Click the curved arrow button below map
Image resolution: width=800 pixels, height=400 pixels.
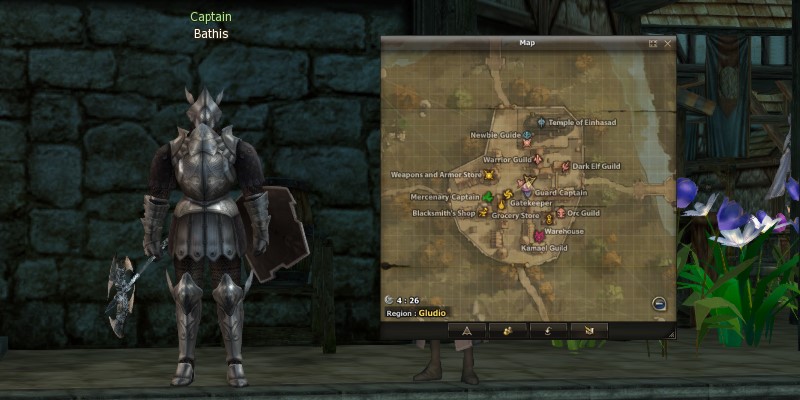tap(548, 329)
